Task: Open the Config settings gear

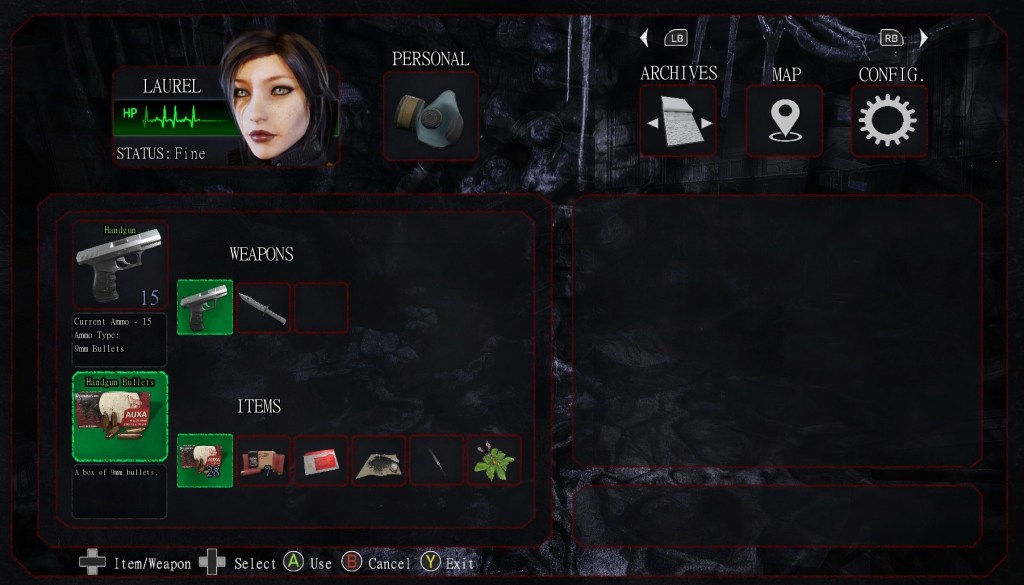Action: [888, 120]
